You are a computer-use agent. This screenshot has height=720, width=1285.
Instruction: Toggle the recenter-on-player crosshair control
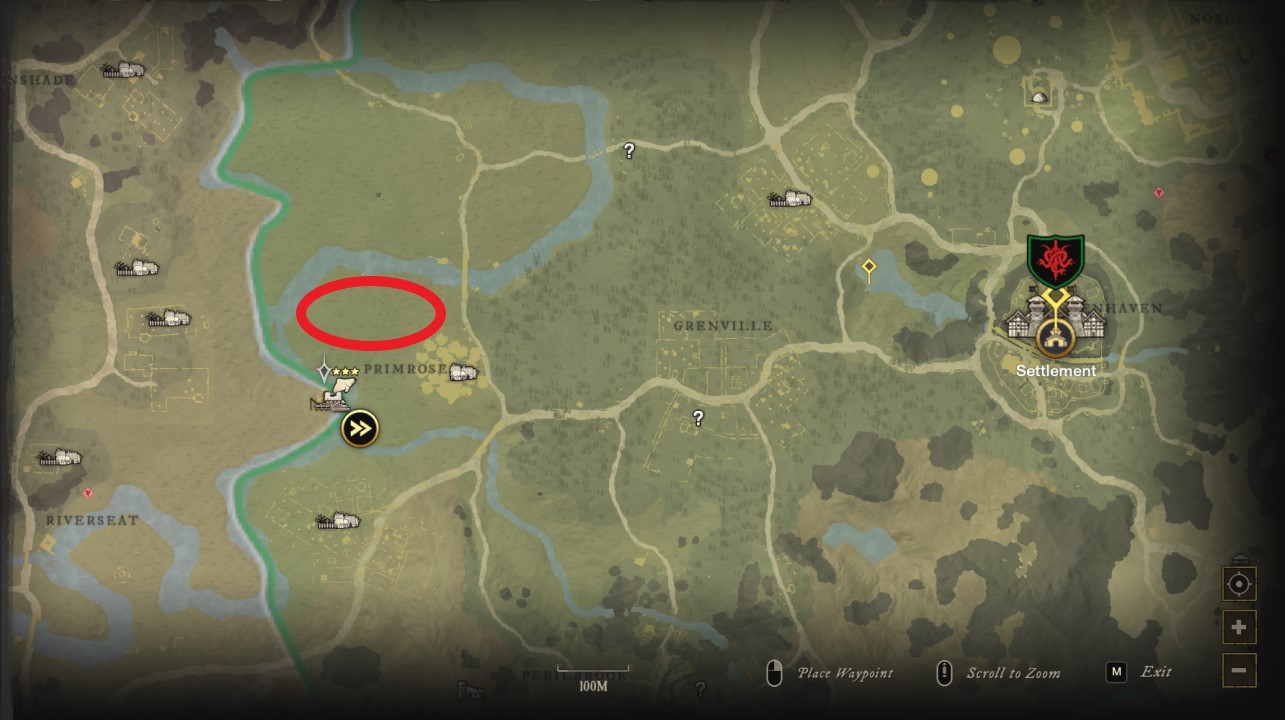[x=1239, y=583]
